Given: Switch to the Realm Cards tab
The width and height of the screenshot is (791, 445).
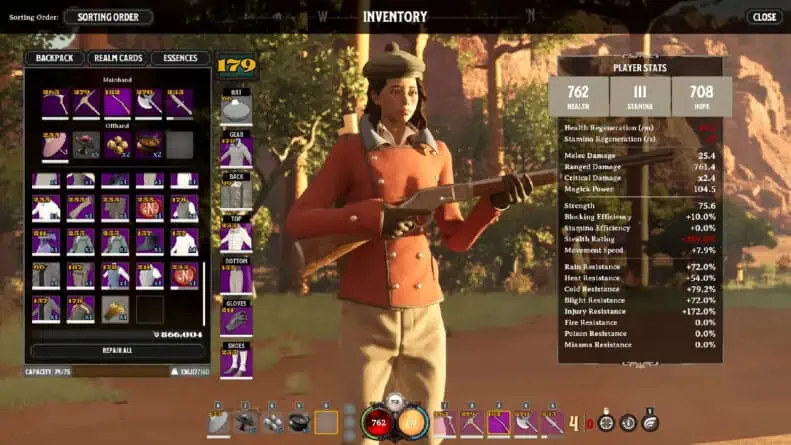Looking at the screenshot, I should click(x=116, y=59).
